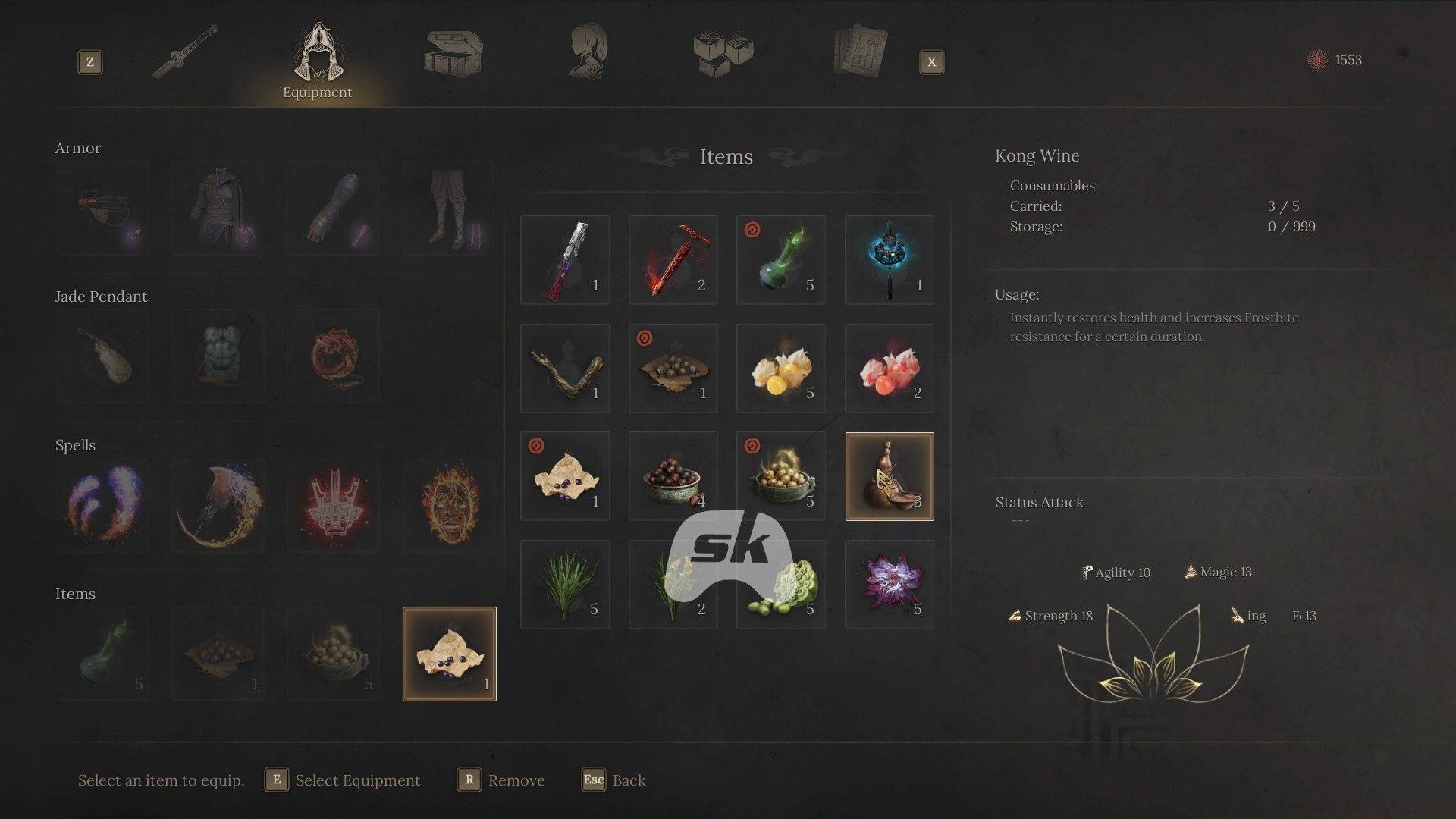Click the chest armor slot under Armor
The height and width of the screenshot is (819, 1456).
tap(218, 207)
